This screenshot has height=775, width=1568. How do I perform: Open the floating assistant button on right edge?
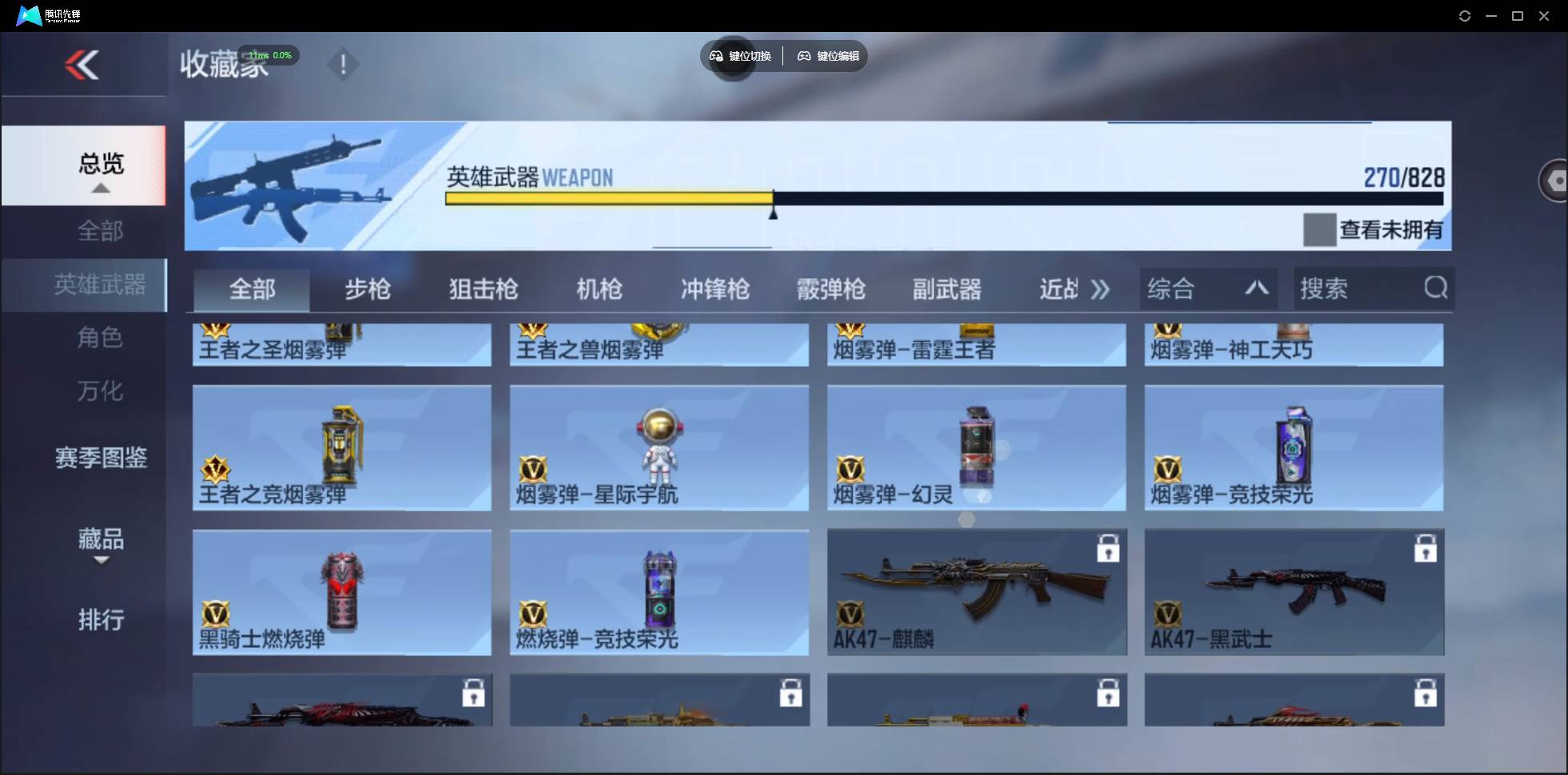(1554, 180)
